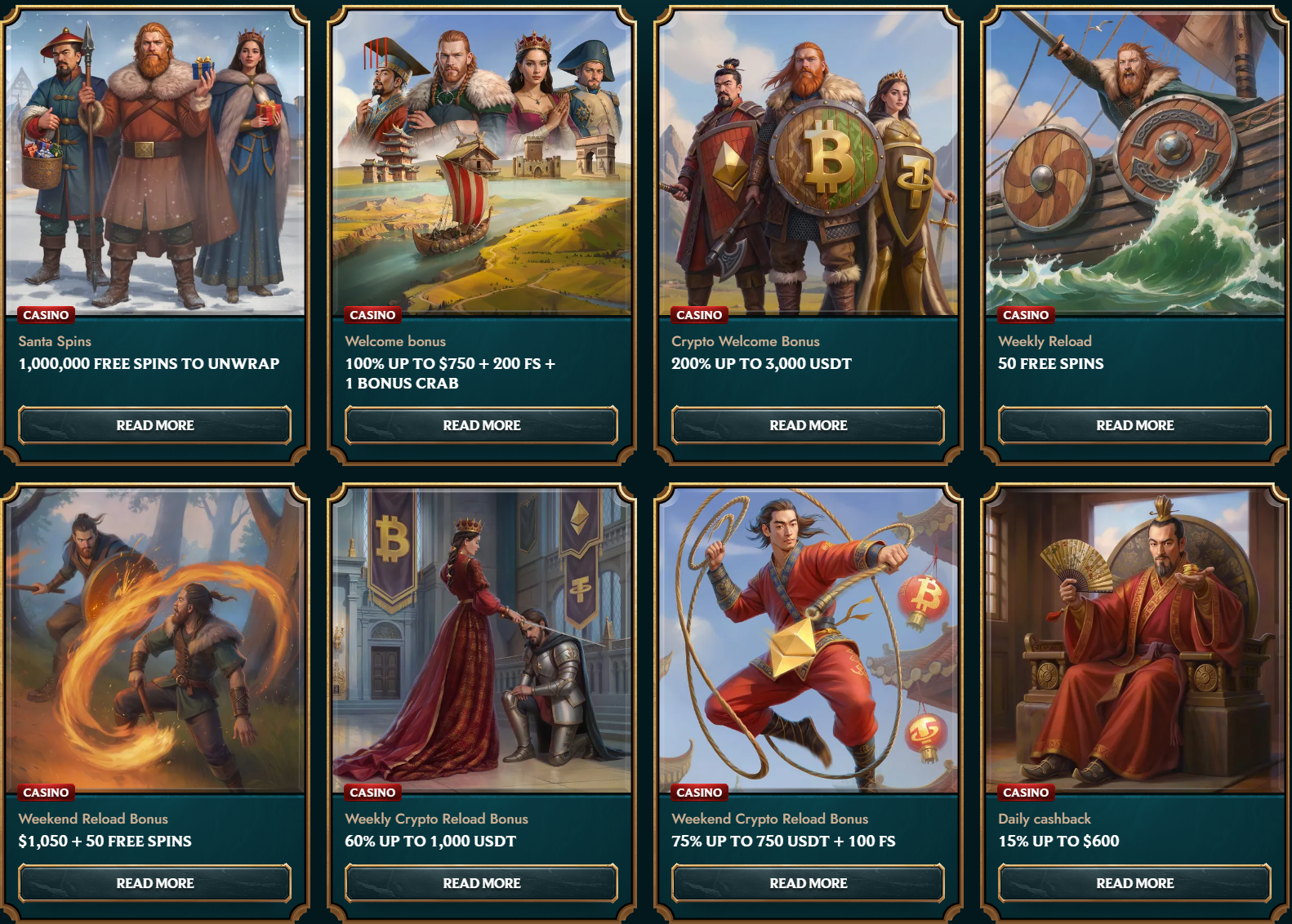1292x924 pixels.
Task: Click READ MORE for the Crypto Welcome Bonus
Action: click(x=808, y=425)
